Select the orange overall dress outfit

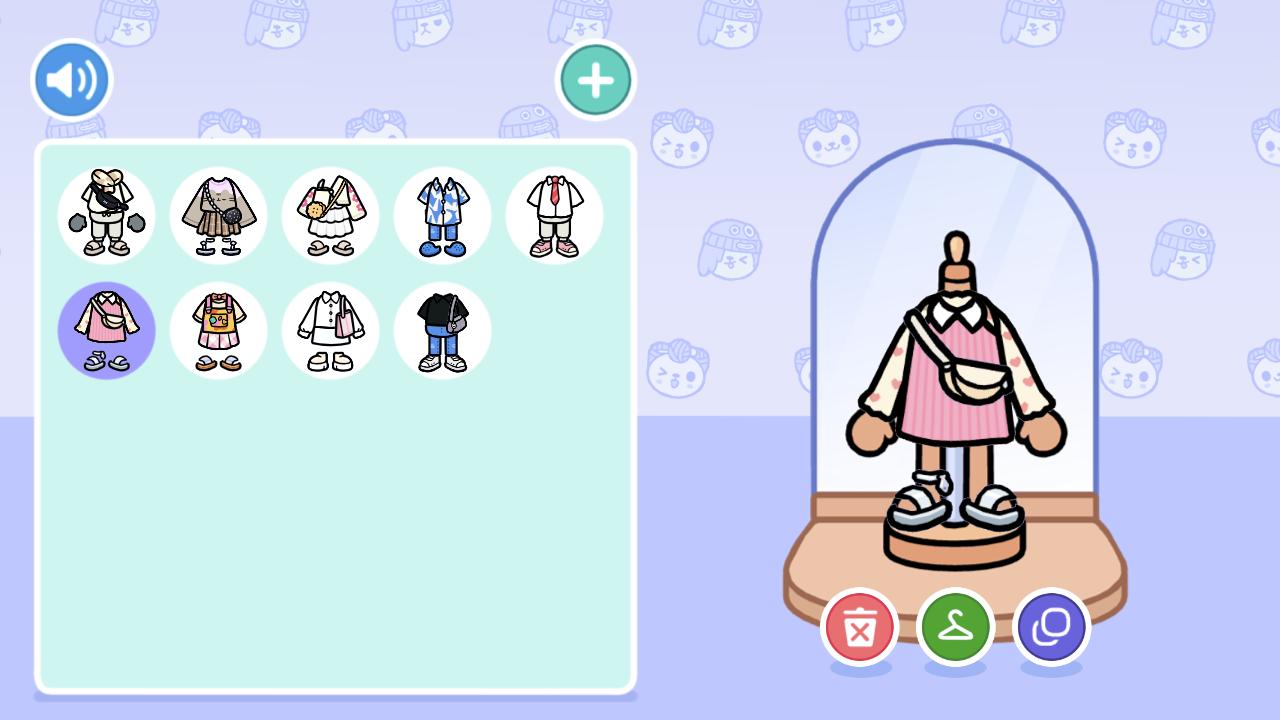point(219,330)
